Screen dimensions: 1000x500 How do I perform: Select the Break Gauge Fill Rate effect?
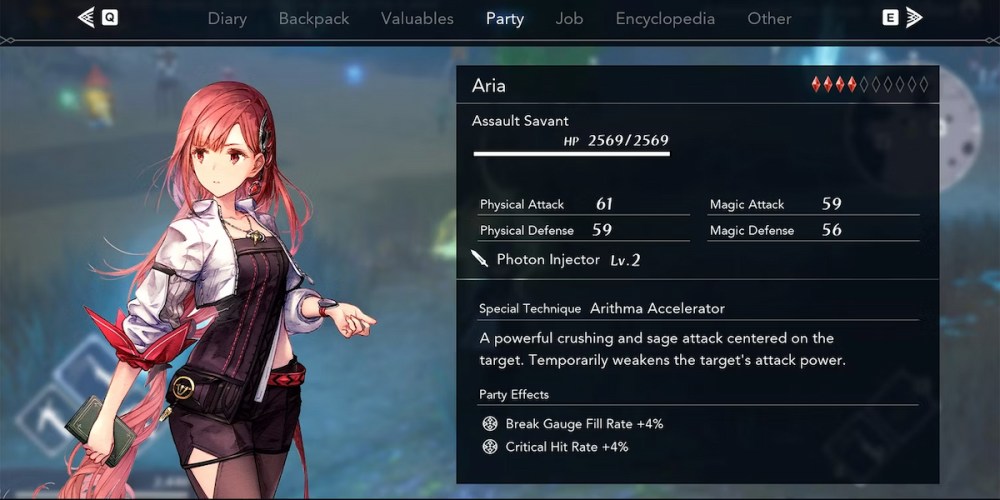point(584,424)
